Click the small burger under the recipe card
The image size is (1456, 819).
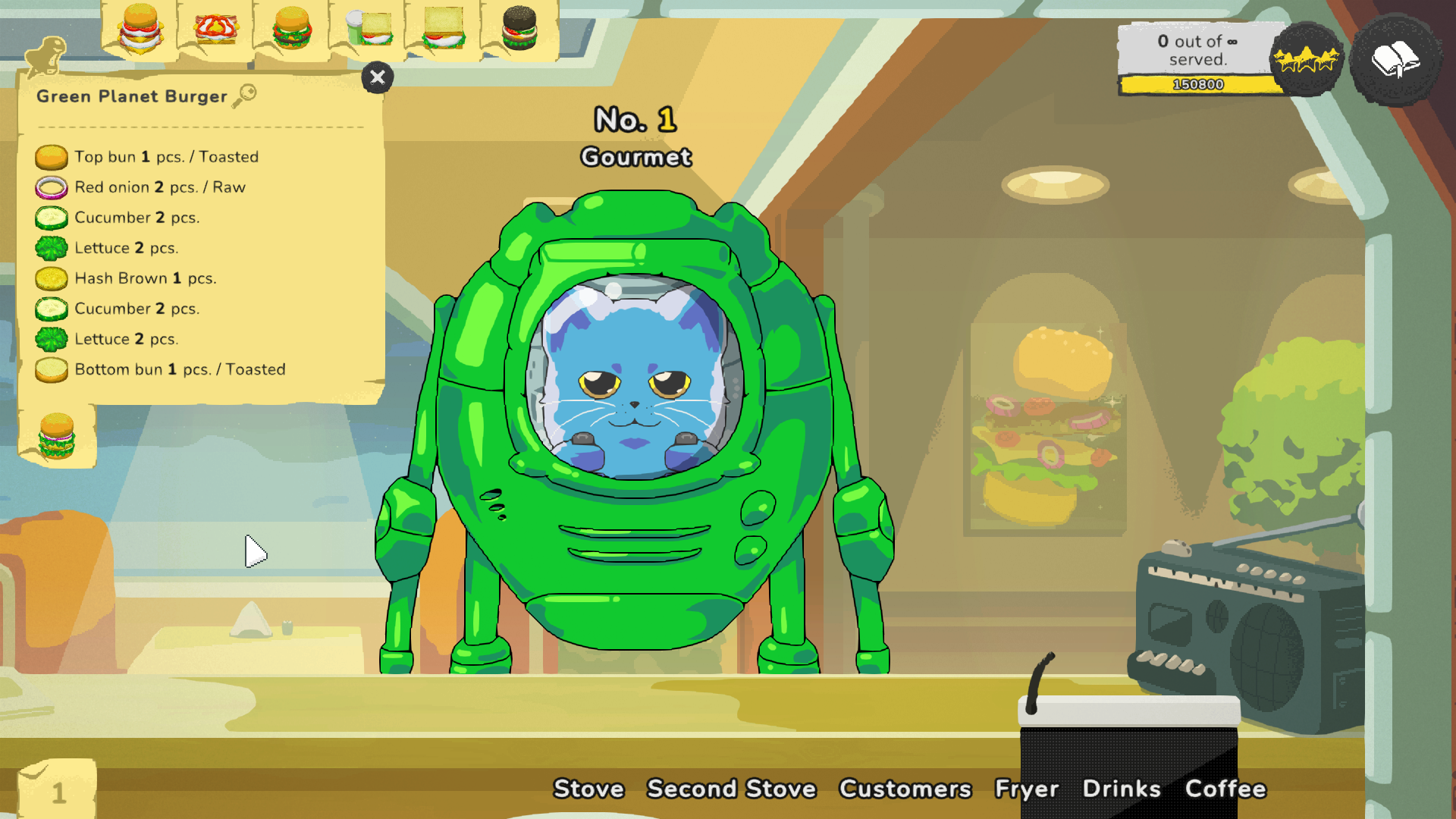(x=57, y=438)
